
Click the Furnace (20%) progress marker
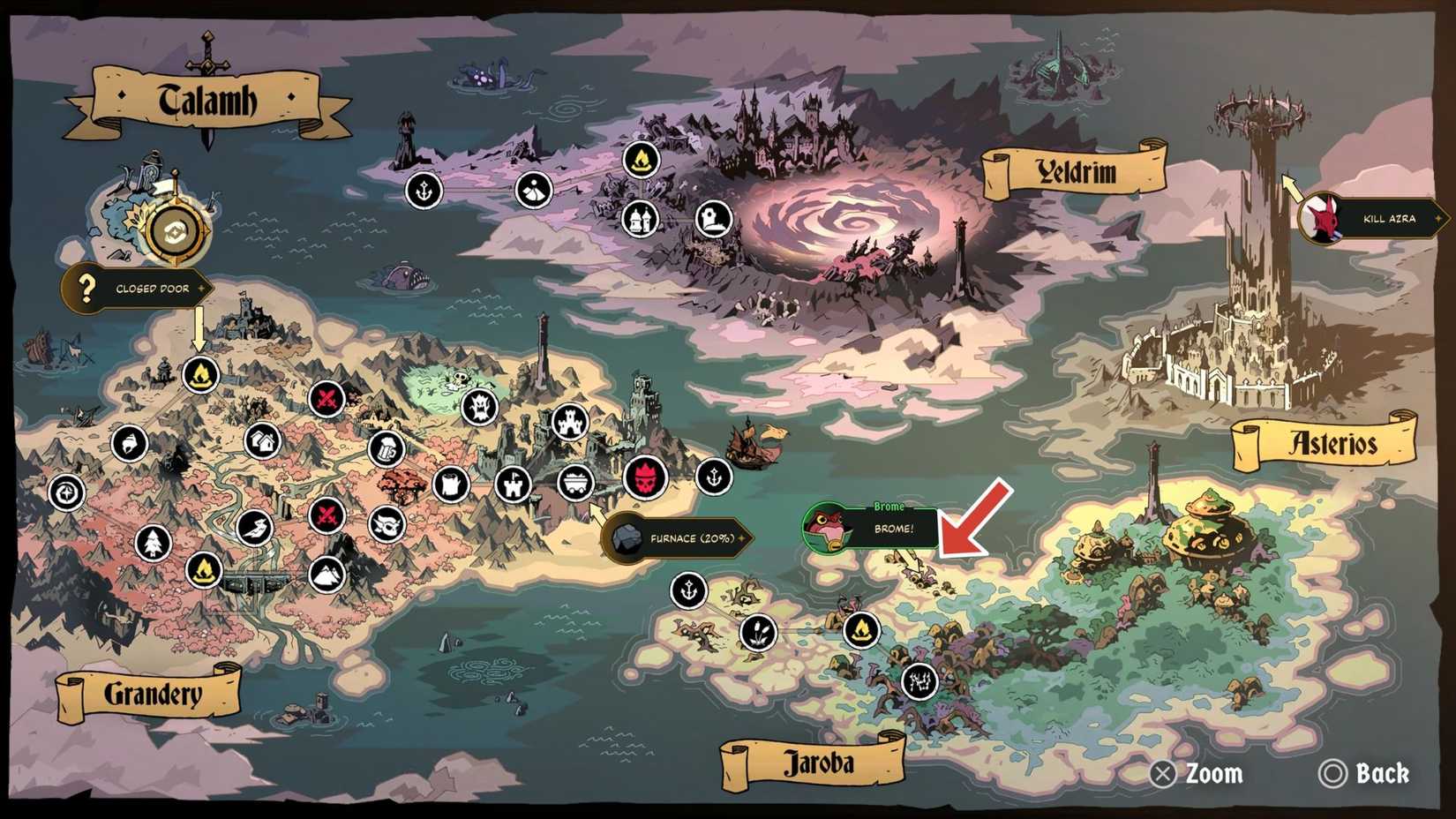pyautogui.click(x=693, y=537)
